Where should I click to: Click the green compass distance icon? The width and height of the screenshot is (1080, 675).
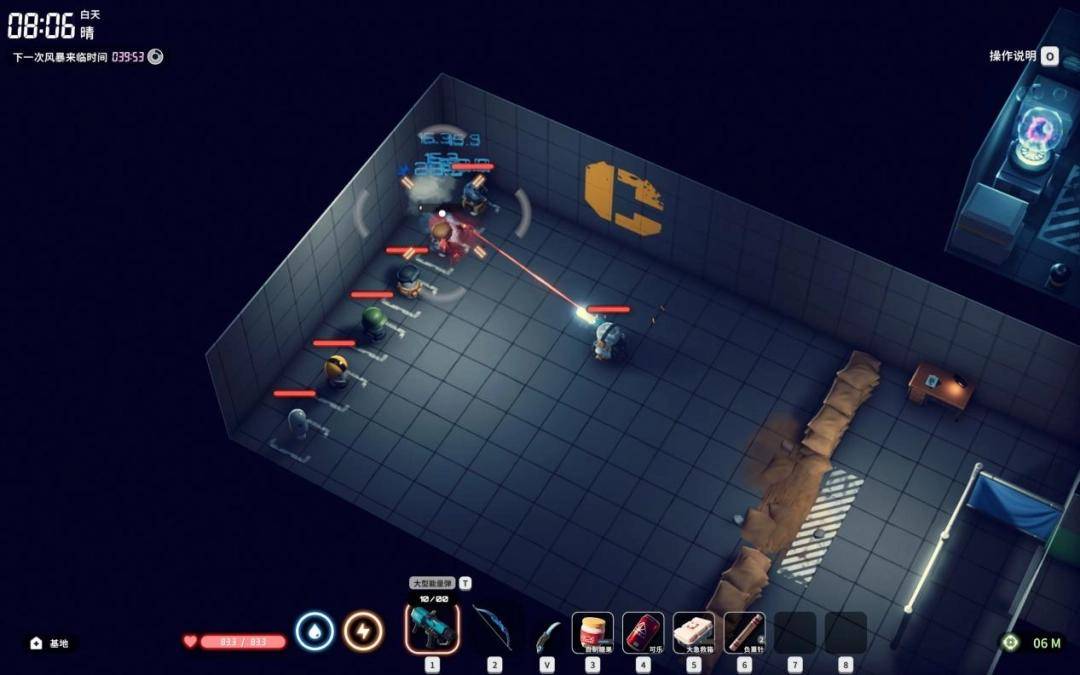(x=1010, y=642)
